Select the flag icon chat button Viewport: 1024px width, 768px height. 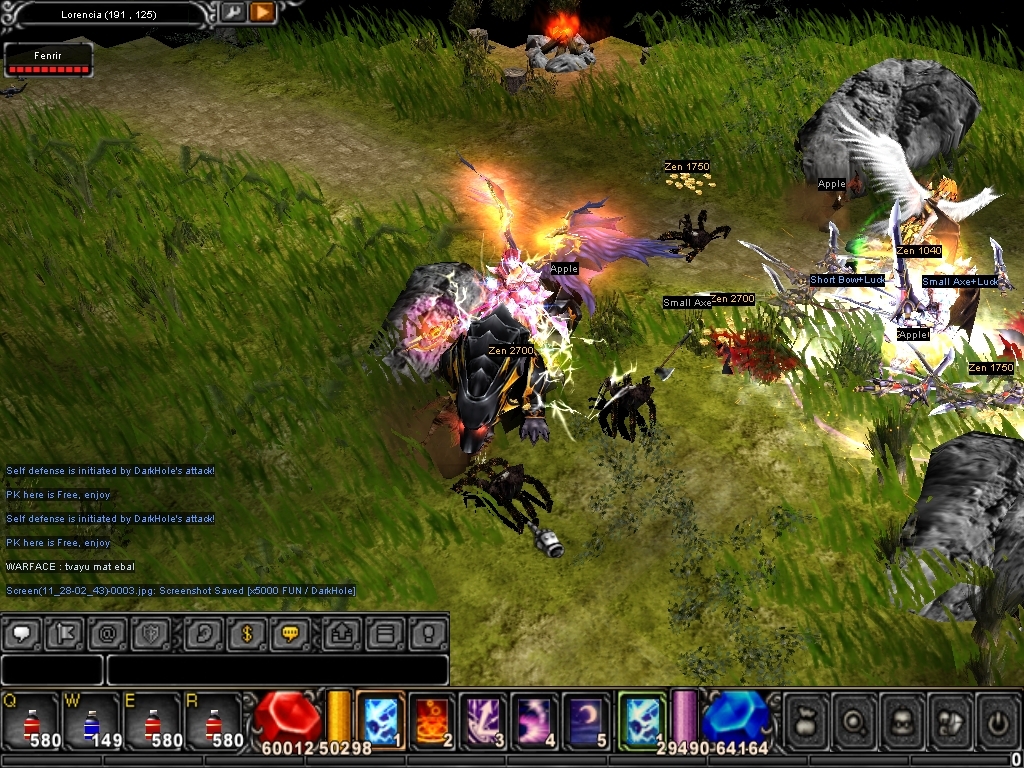click(x=65, y=633)
